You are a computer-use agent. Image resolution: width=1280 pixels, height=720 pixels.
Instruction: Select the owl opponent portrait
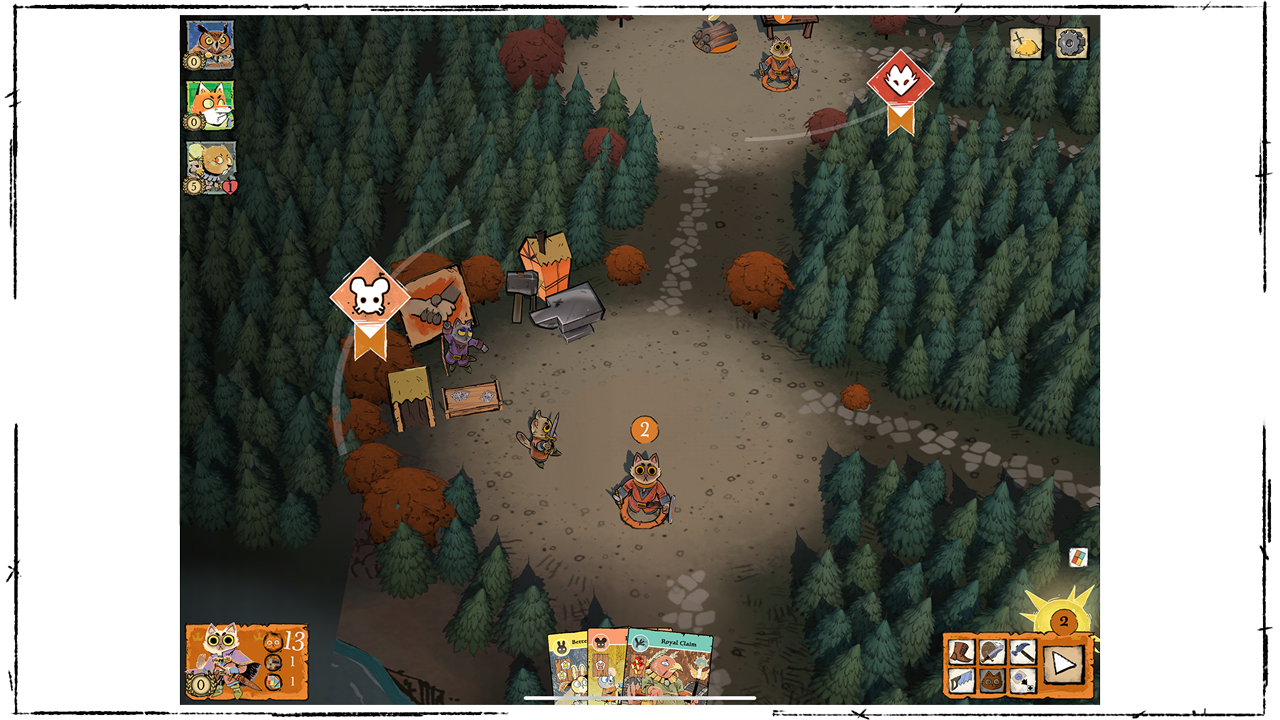click(210, 45)
